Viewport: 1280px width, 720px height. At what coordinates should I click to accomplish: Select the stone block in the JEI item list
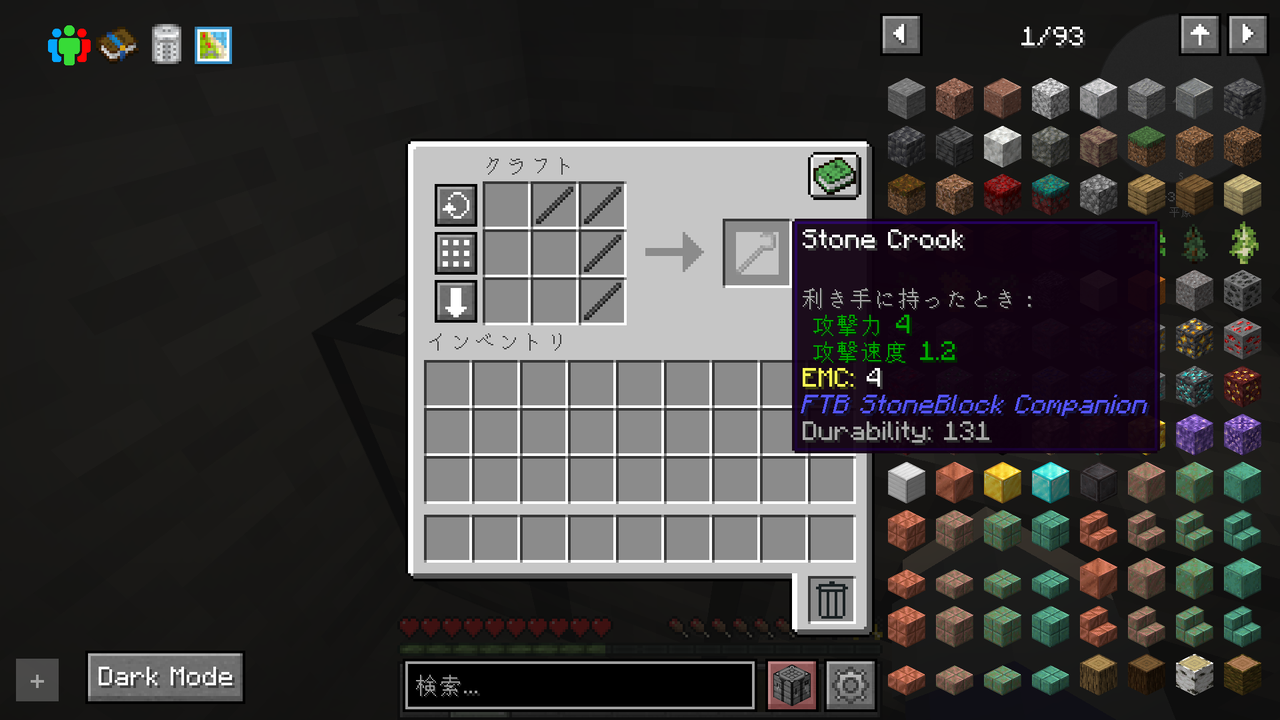pos(906,97)
